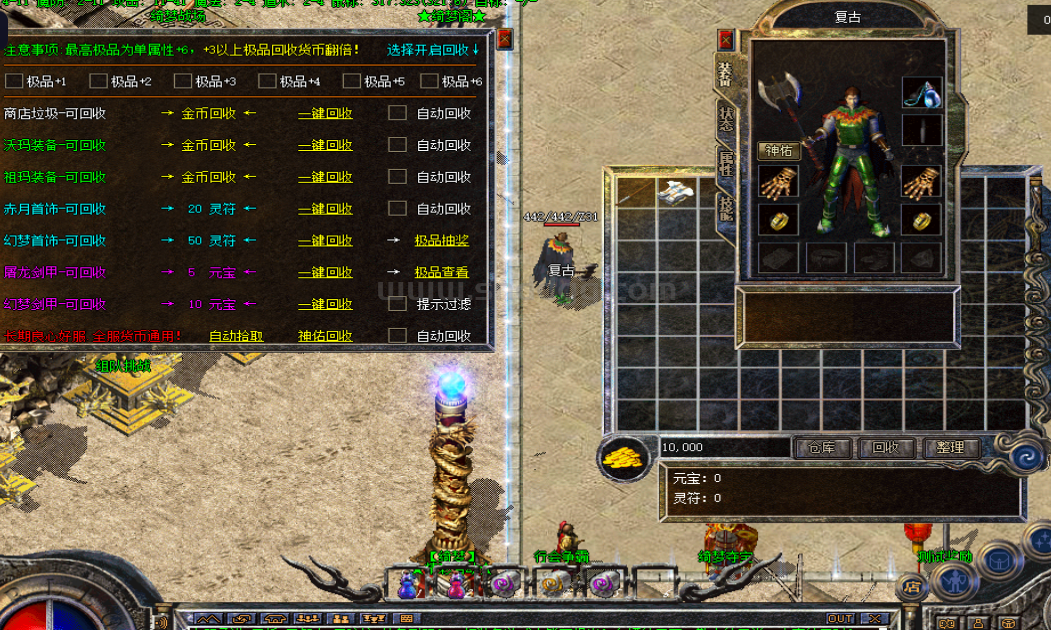Enable 自动回收 for 沃玛装备
This screenshot has height=630, width=1051.
(x=397, y=145)
